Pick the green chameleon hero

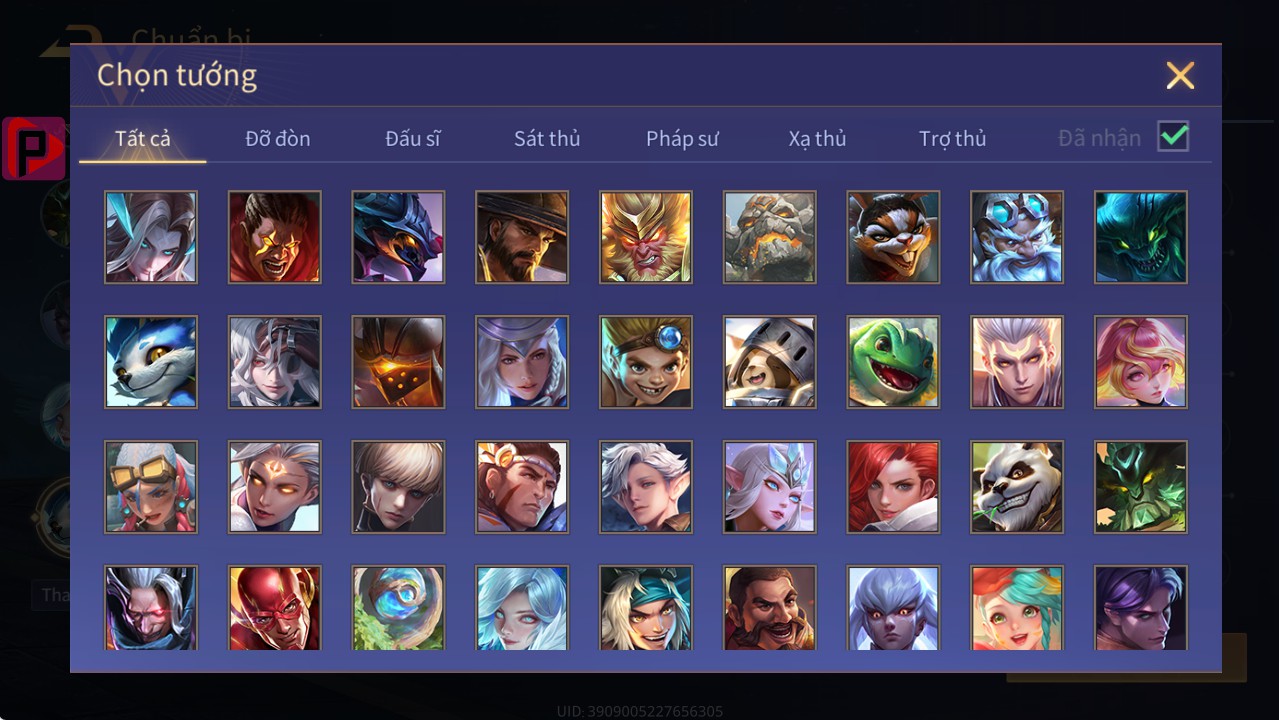coord(893,362)
